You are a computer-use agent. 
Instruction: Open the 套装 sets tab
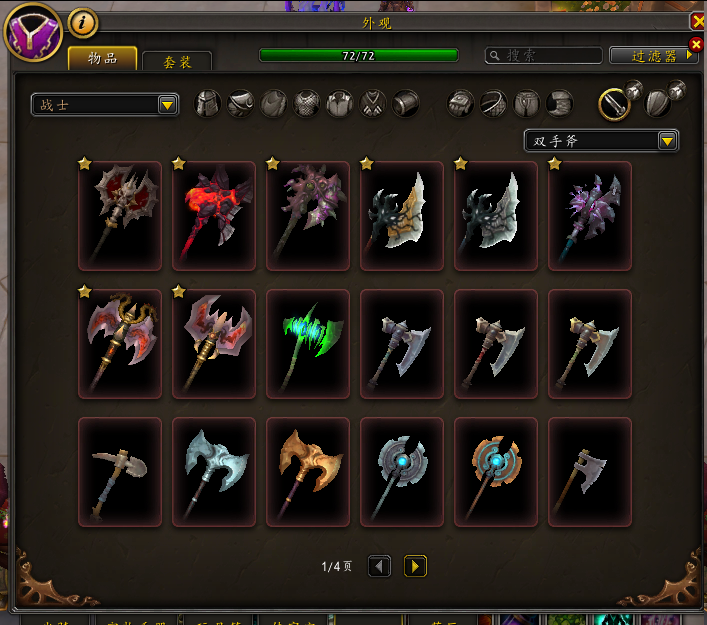point(178,61)
